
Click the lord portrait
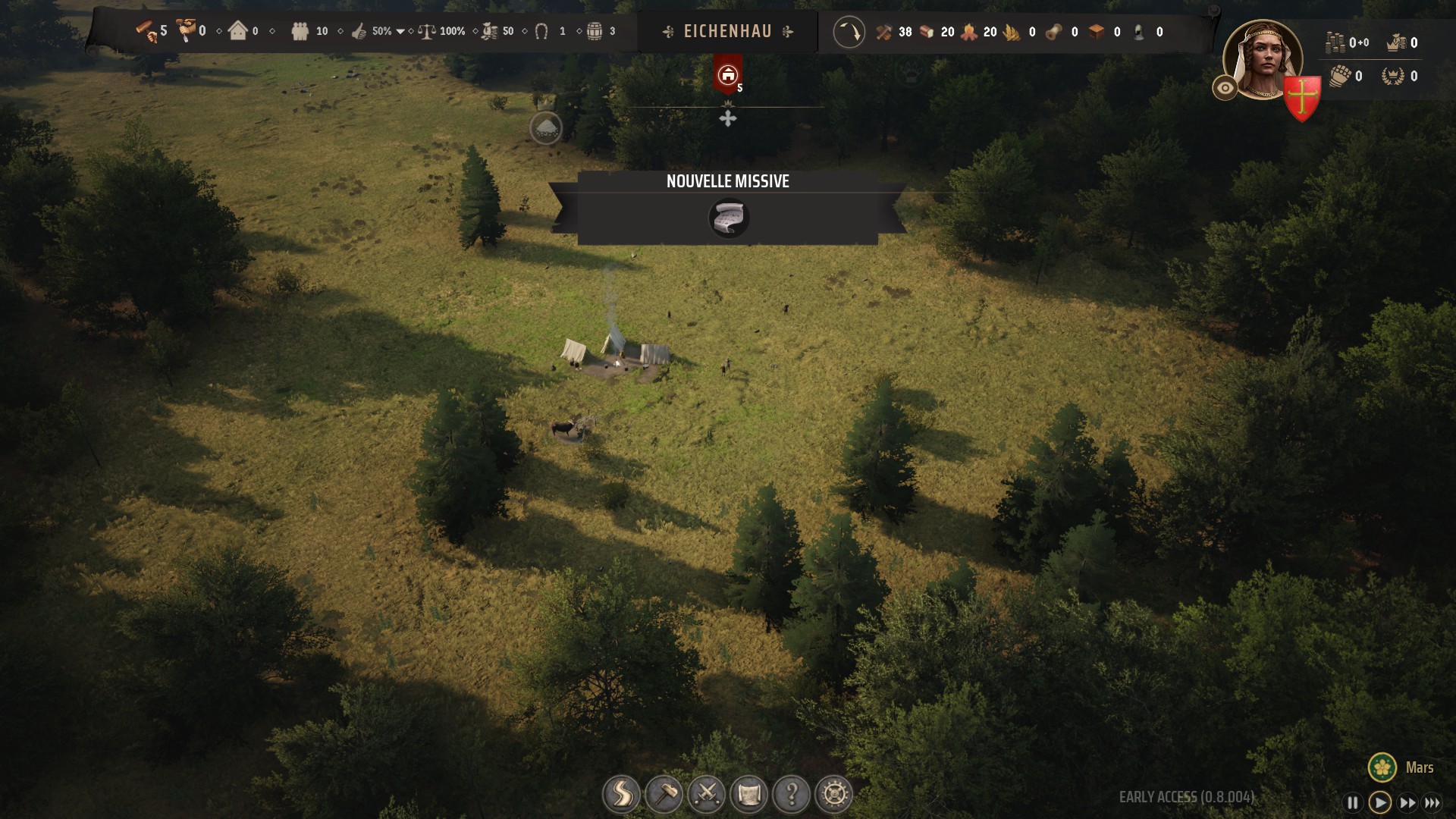point(1263,59)
